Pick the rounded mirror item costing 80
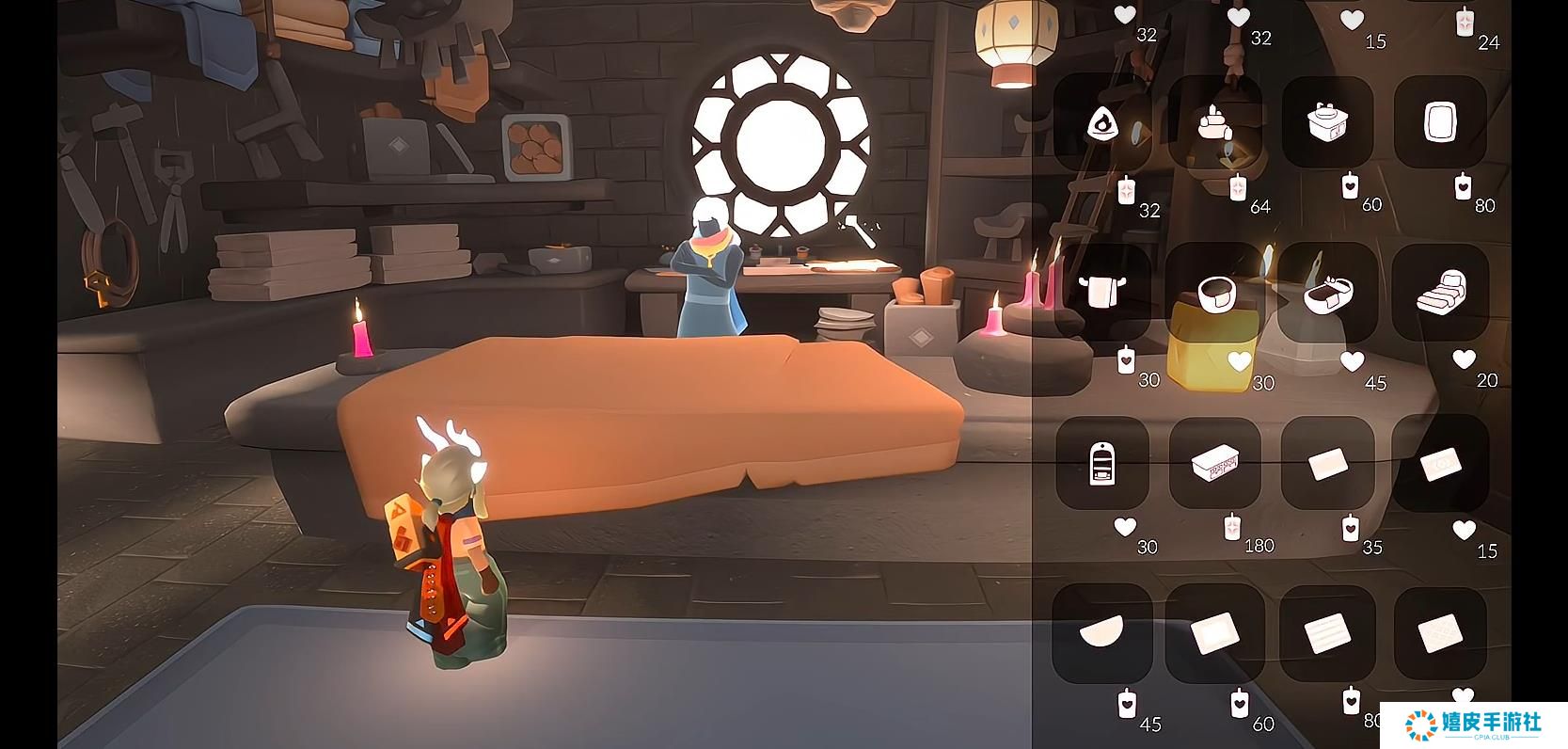 click(1440, 123)
